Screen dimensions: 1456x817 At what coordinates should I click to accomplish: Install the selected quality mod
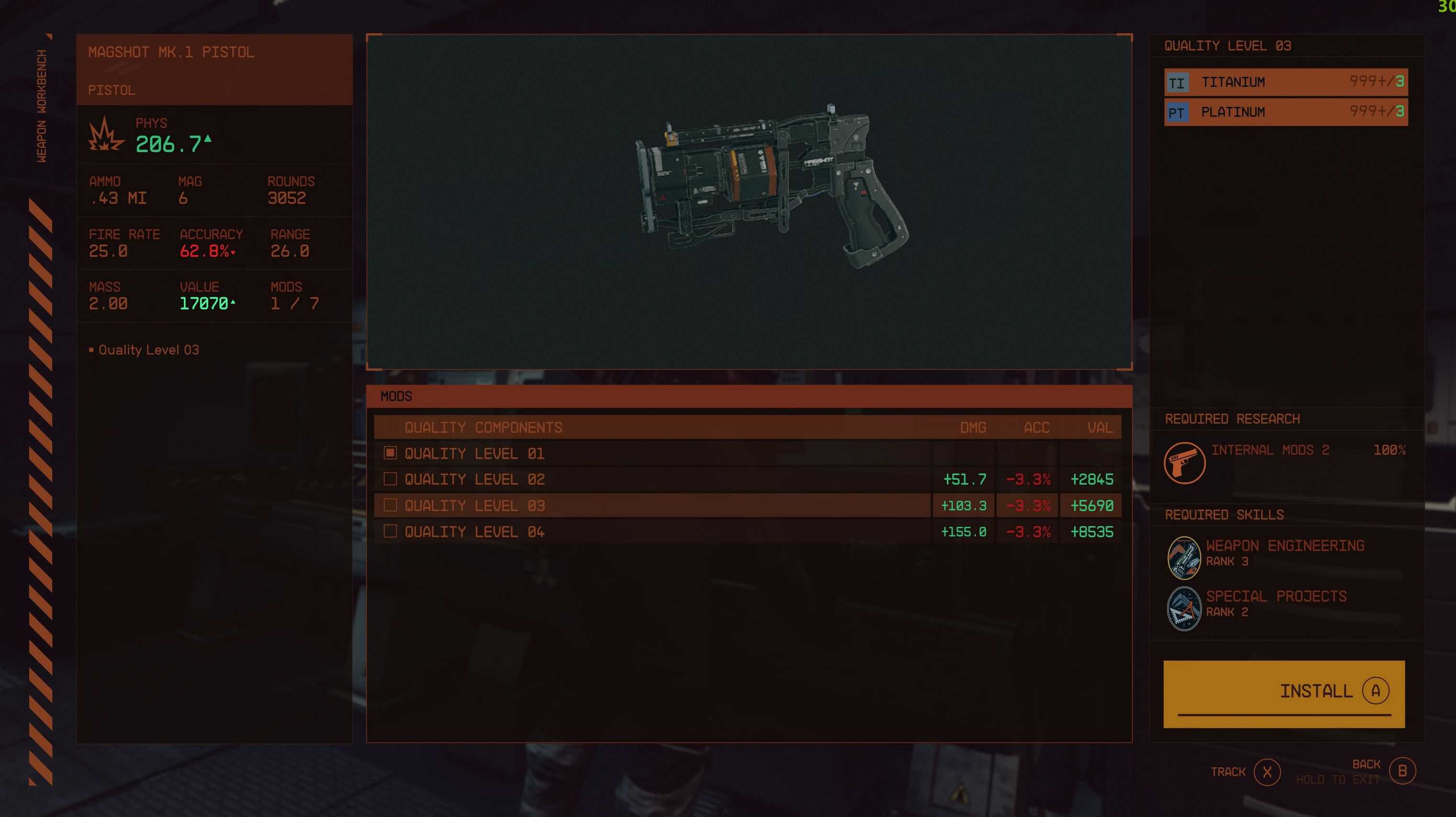pyautogui.click(x=1284, y=692)
